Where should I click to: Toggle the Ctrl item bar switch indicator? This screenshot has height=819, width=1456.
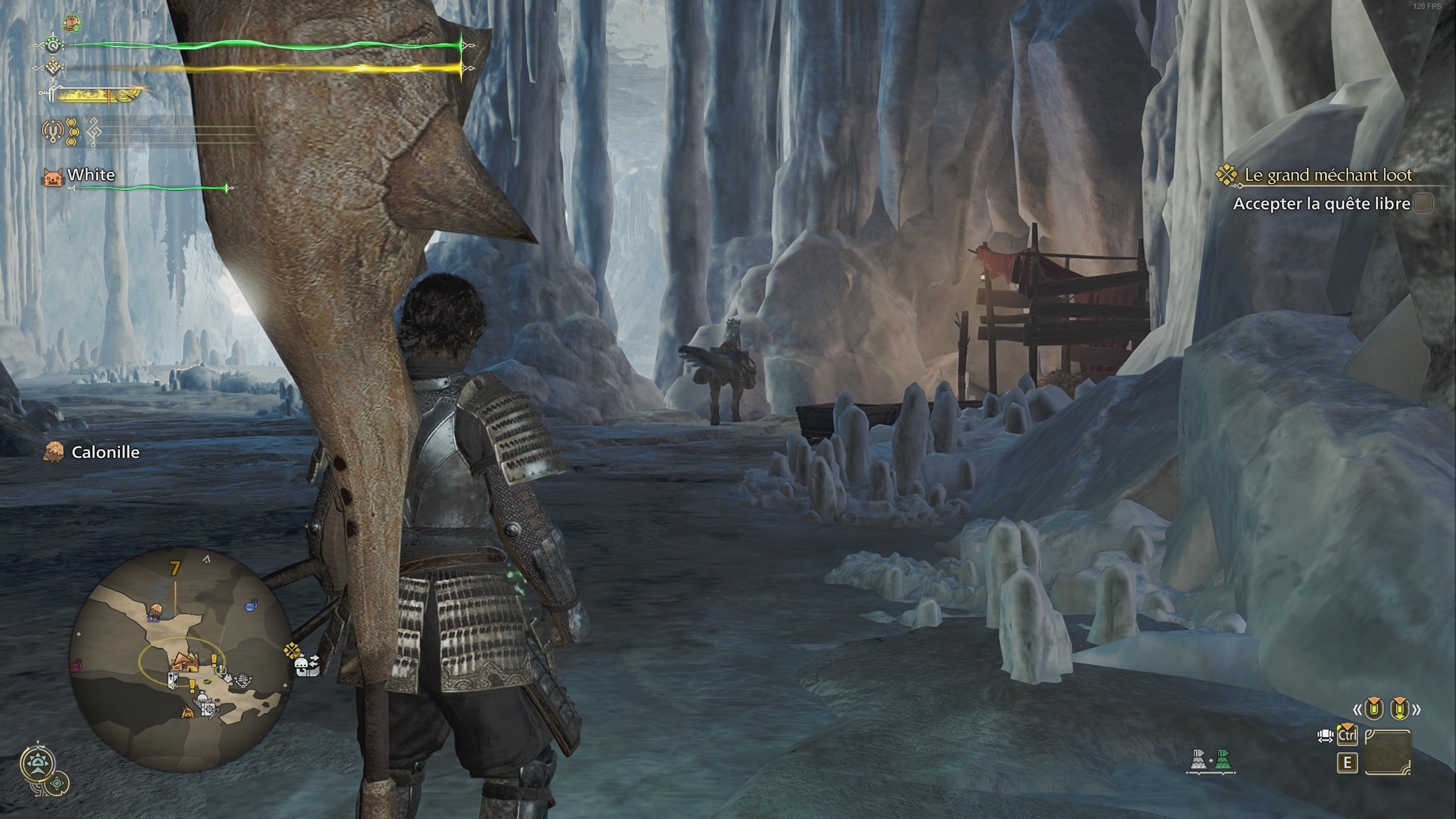point(1348,735)
